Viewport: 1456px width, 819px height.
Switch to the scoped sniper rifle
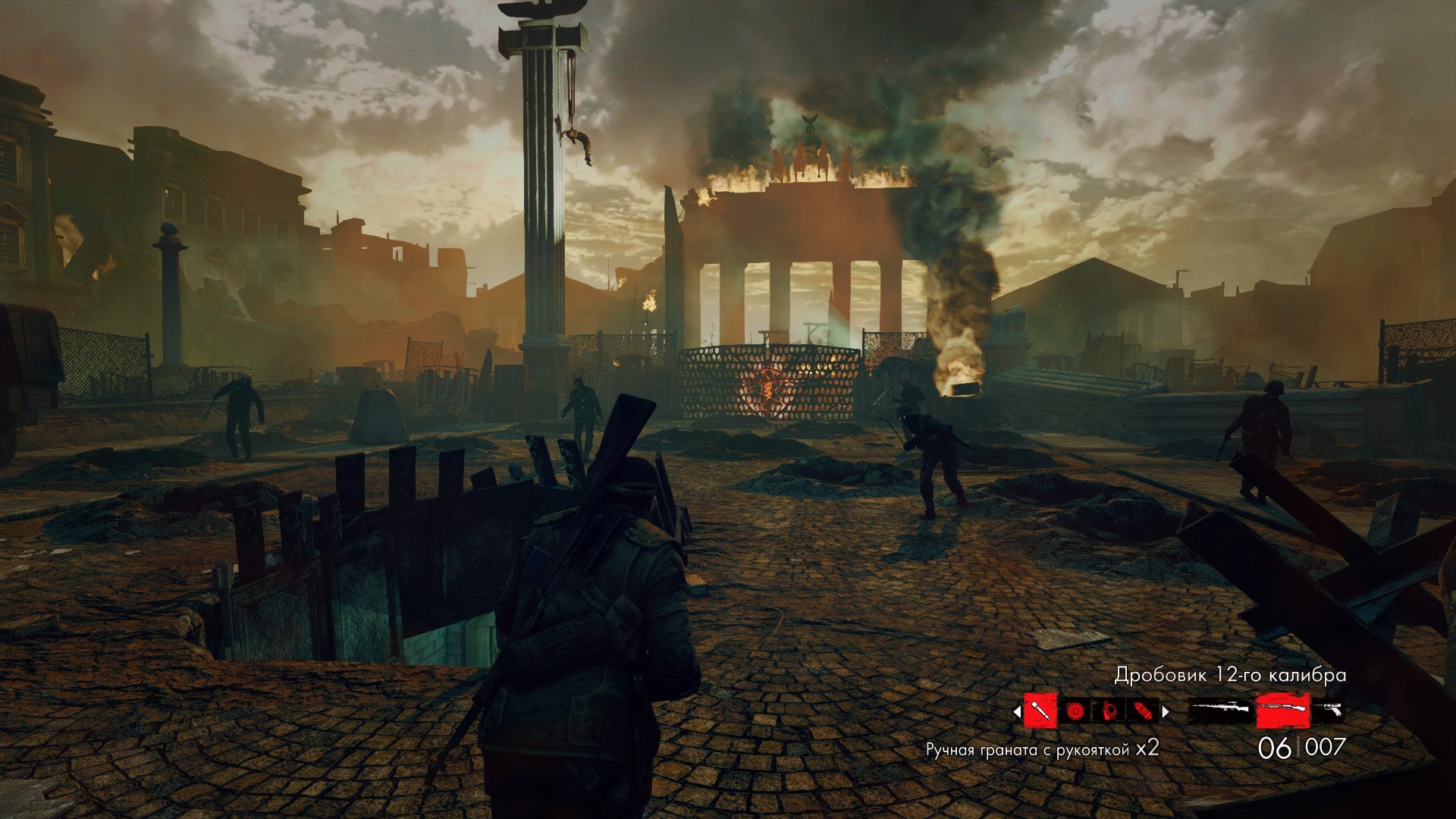[1220, 711]
